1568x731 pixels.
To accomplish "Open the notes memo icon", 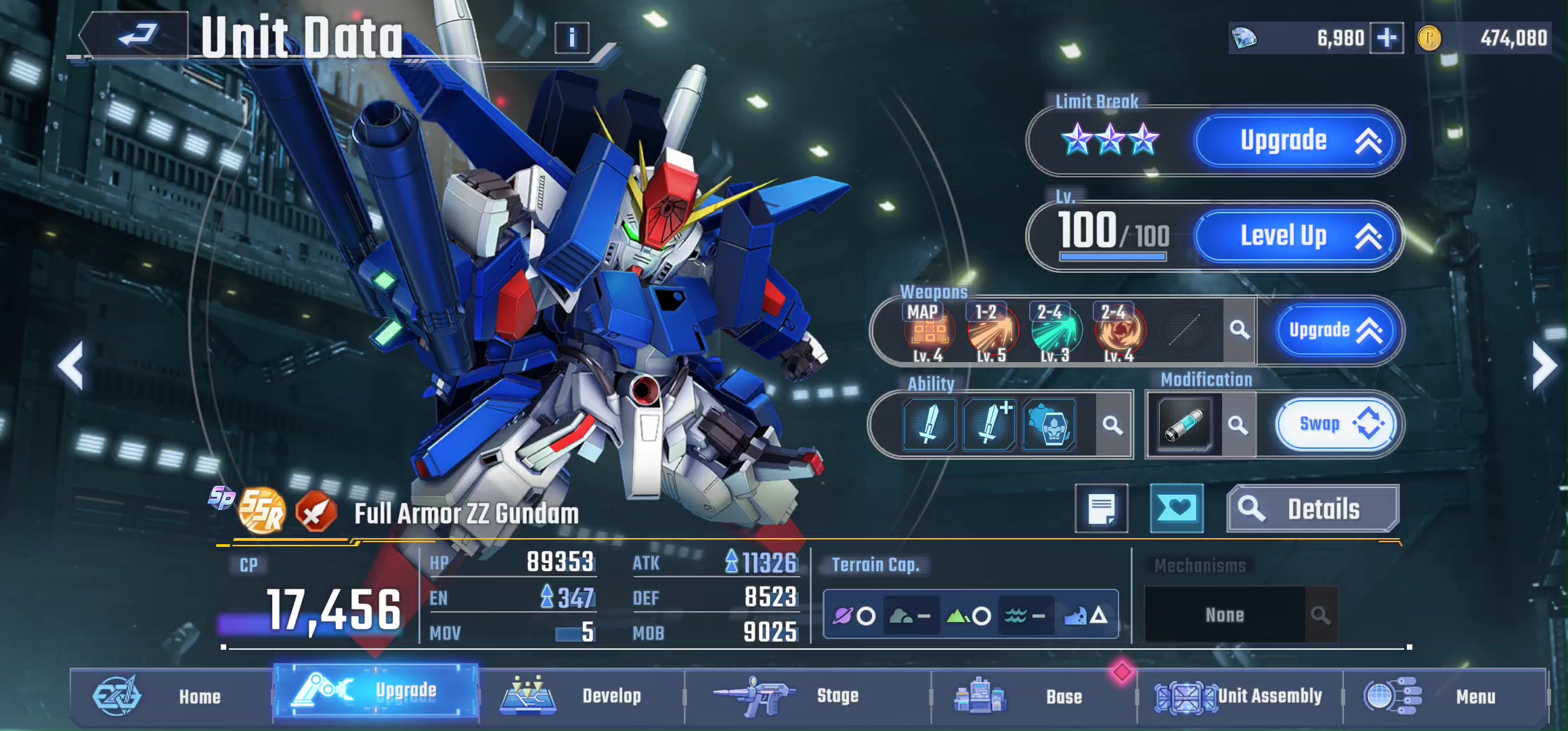I will (1102, 508).
